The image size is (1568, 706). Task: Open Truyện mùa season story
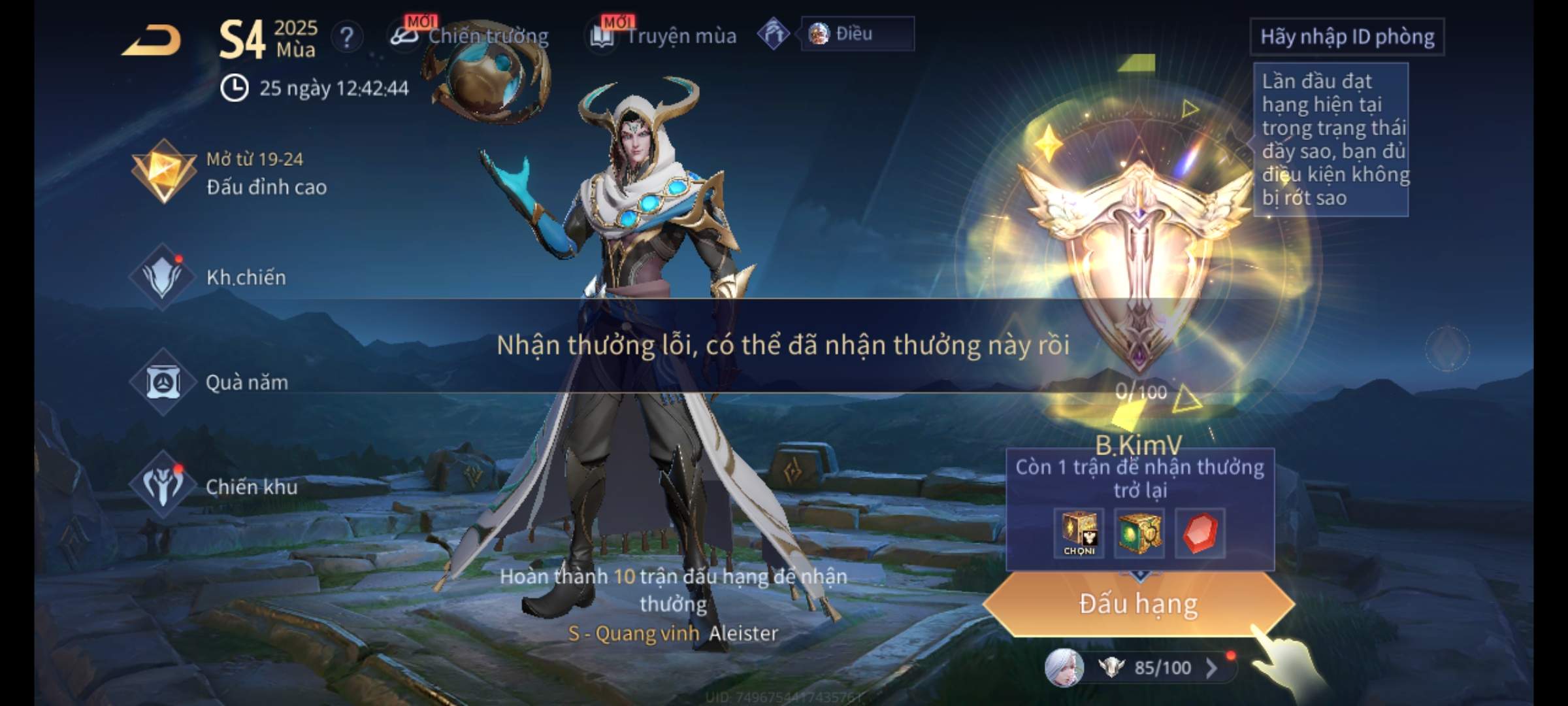664,36
